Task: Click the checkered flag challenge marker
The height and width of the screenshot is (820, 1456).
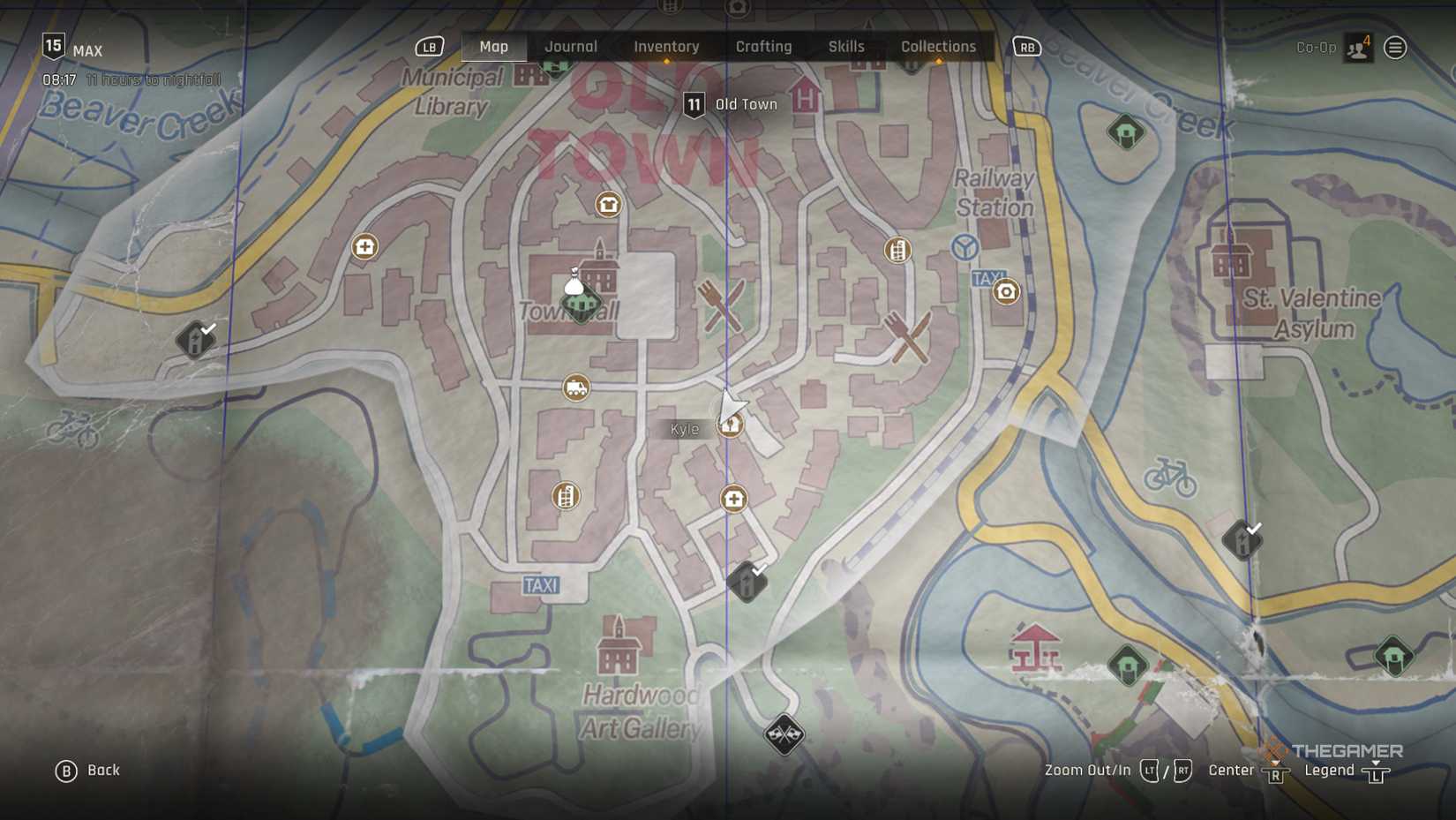Action: [784, 733]
